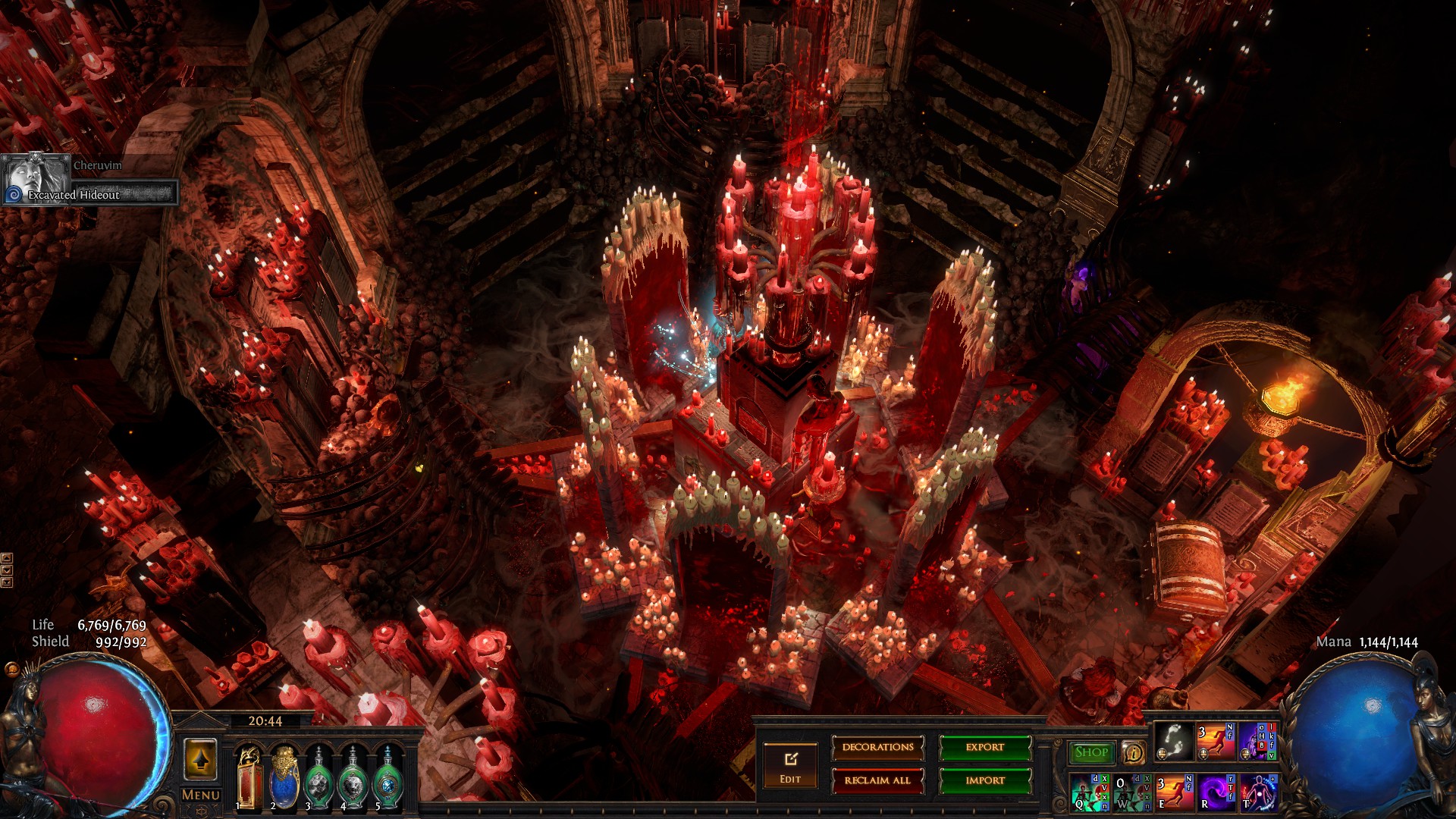Open the Decorations list

(x=877, y=748)
